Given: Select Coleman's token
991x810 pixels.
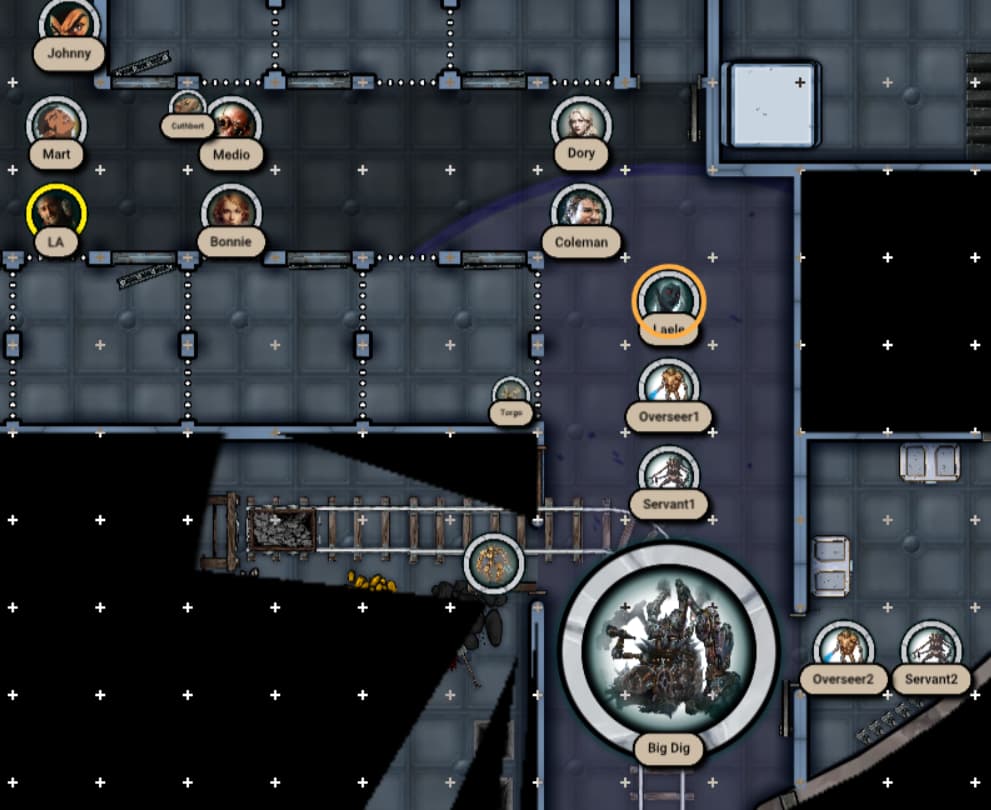Looking at the screenshot, I should pos(581,212).
